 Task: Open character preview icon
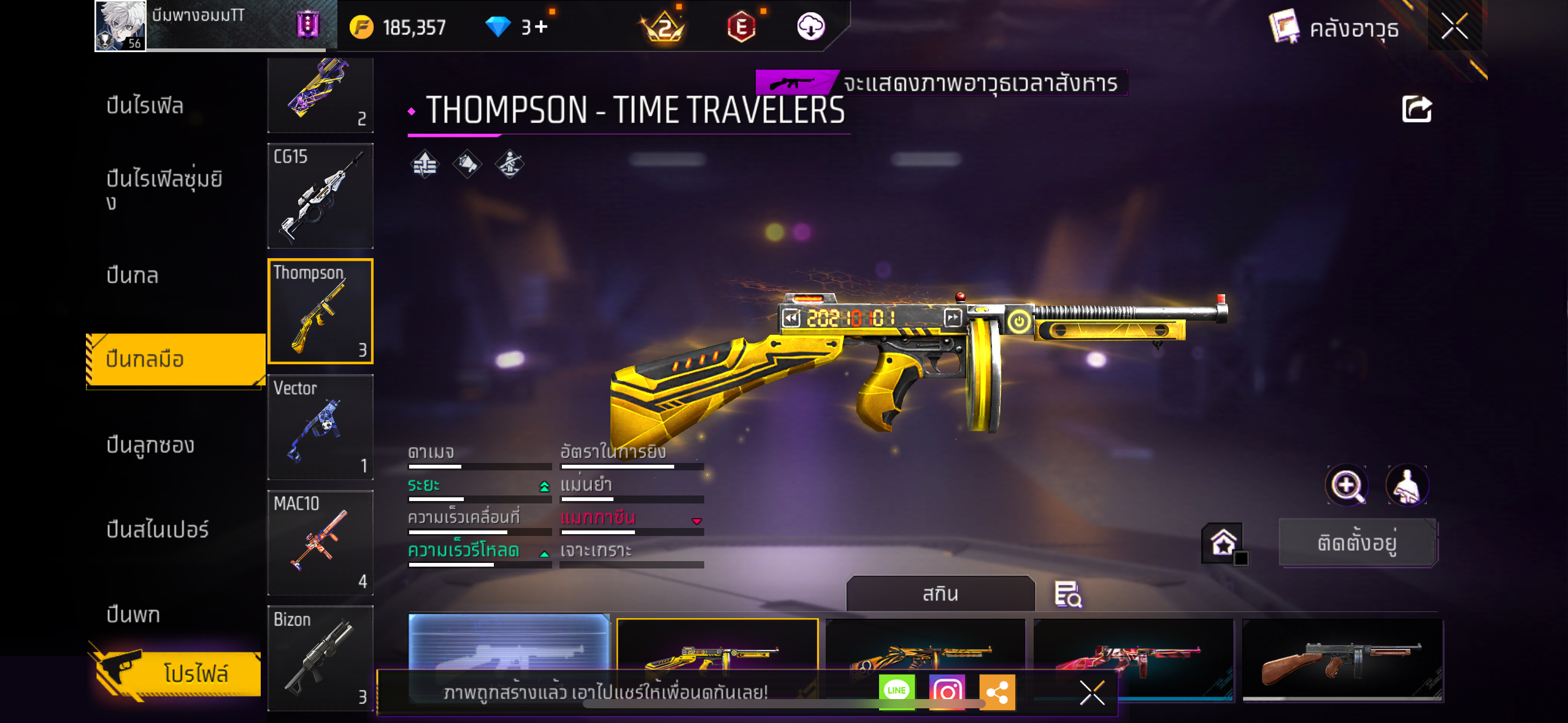click(1407, 486)
